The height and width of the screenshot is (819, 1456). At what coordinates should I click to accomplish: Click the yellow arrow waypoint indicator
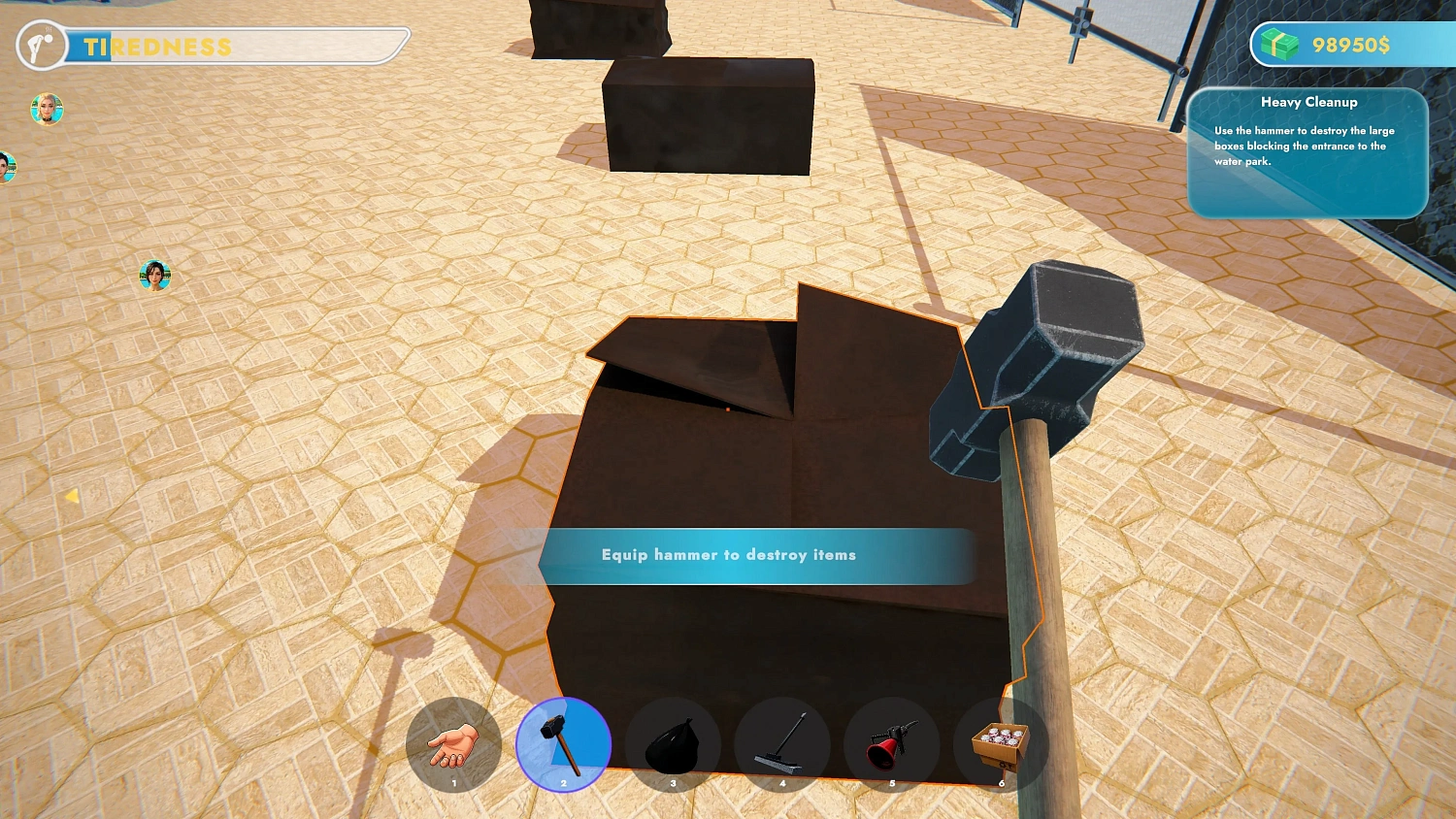click(73, 496)
